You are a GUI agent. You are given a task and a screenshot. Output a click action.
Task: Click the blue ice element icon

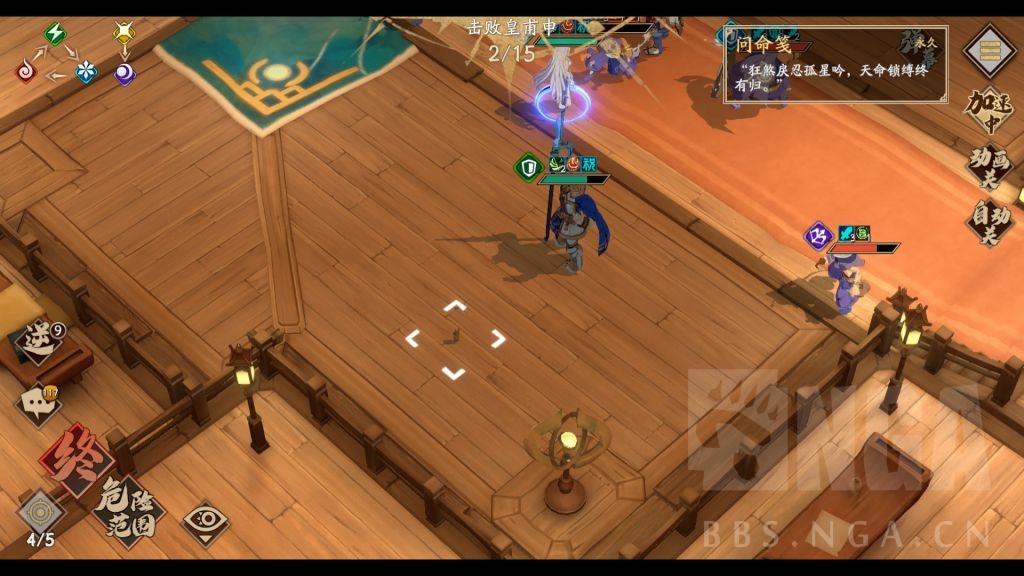point(87,72)
